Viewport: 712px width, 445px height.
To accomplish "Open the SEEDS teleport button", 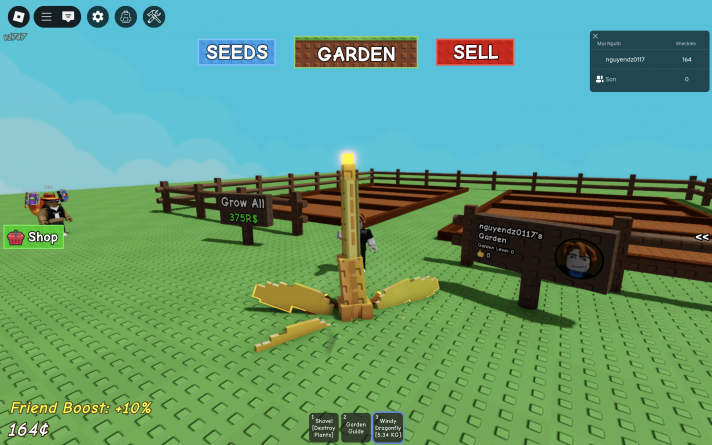I will [236, 52].
